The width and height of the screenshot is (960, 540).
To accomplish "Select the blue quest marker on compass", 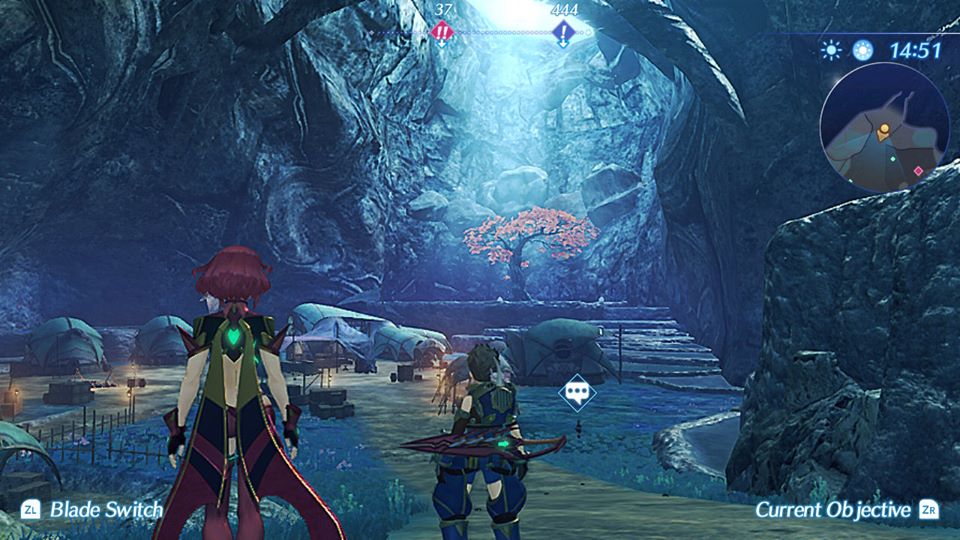I will [x=563, y=32].
